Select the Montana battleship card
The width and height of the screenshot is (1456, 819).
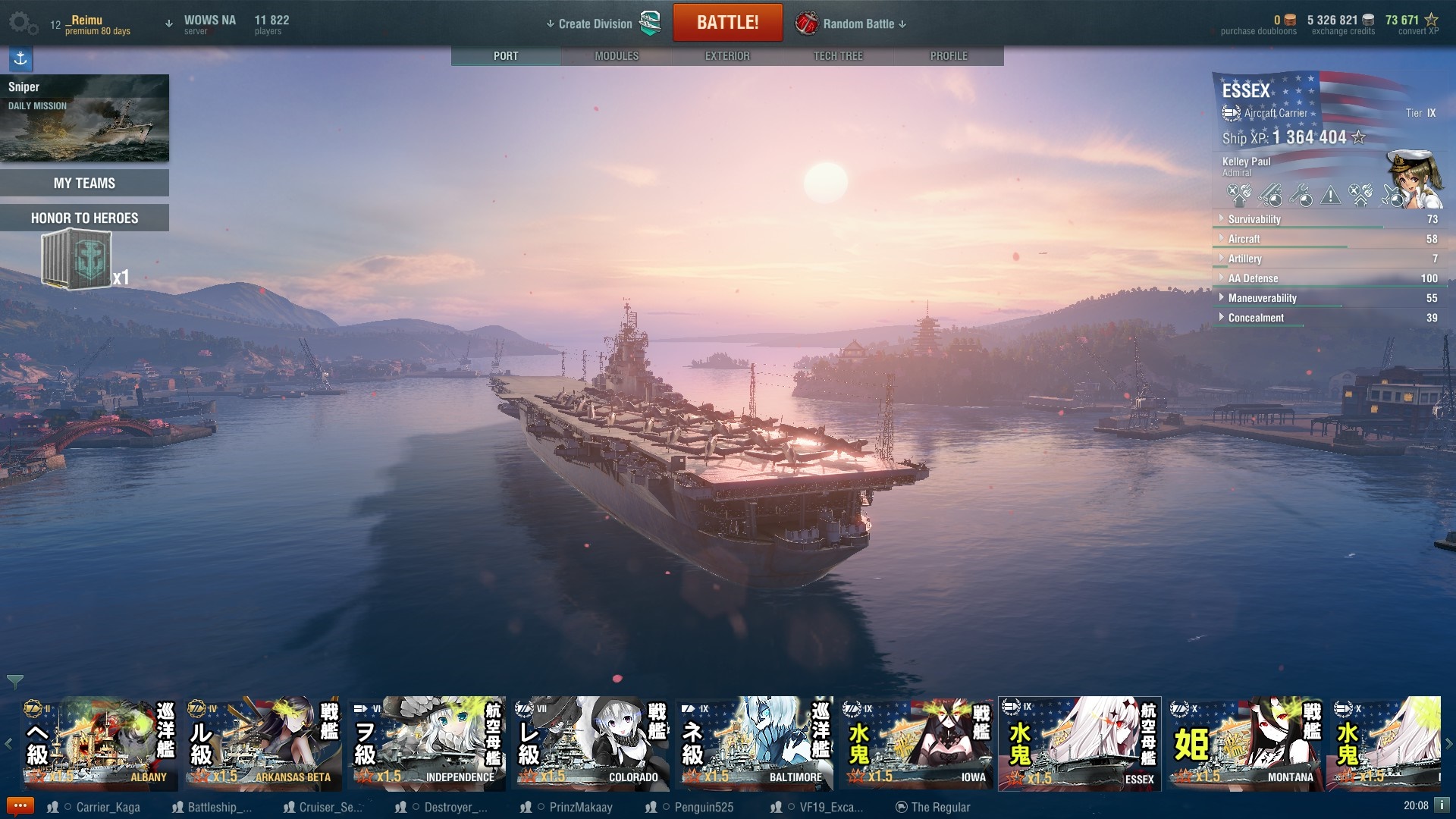1246,743
